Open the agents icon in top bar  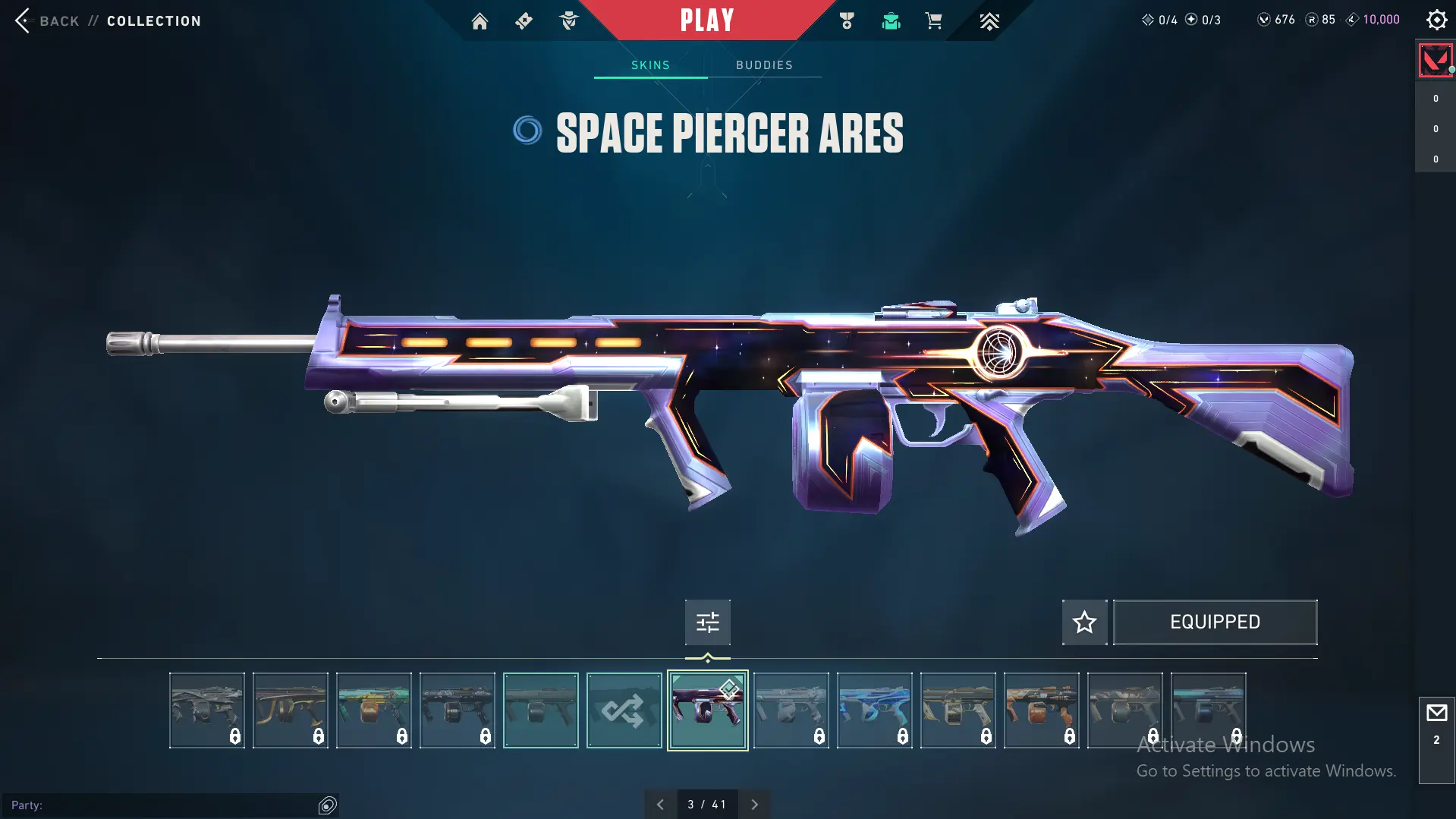(568, 21)
